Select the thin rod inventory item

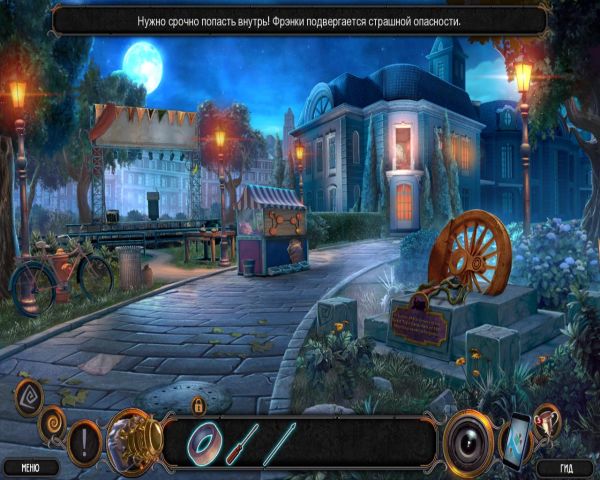283,438
